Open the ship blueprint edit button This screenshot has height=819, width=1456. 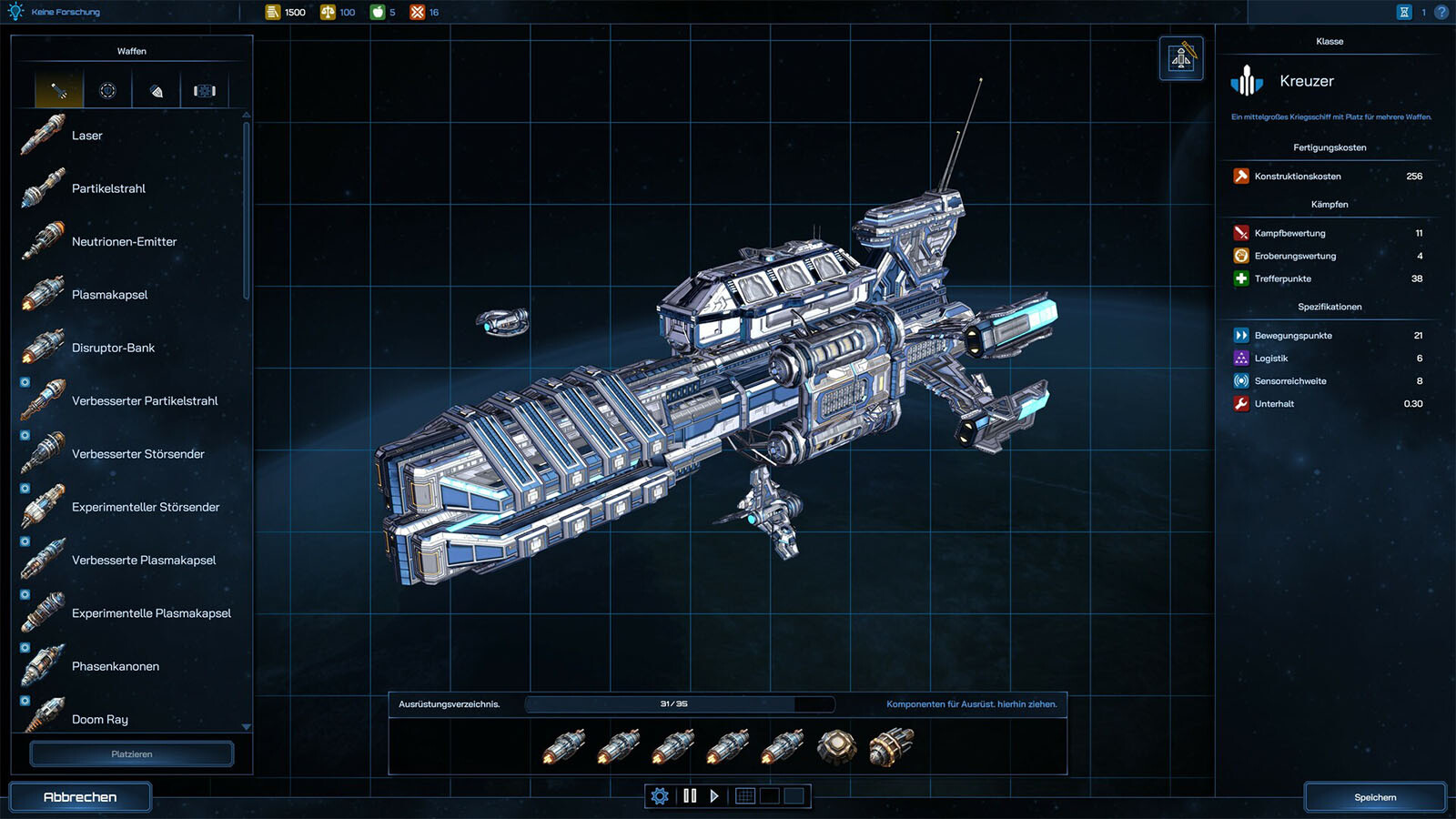pos(1181,58)
